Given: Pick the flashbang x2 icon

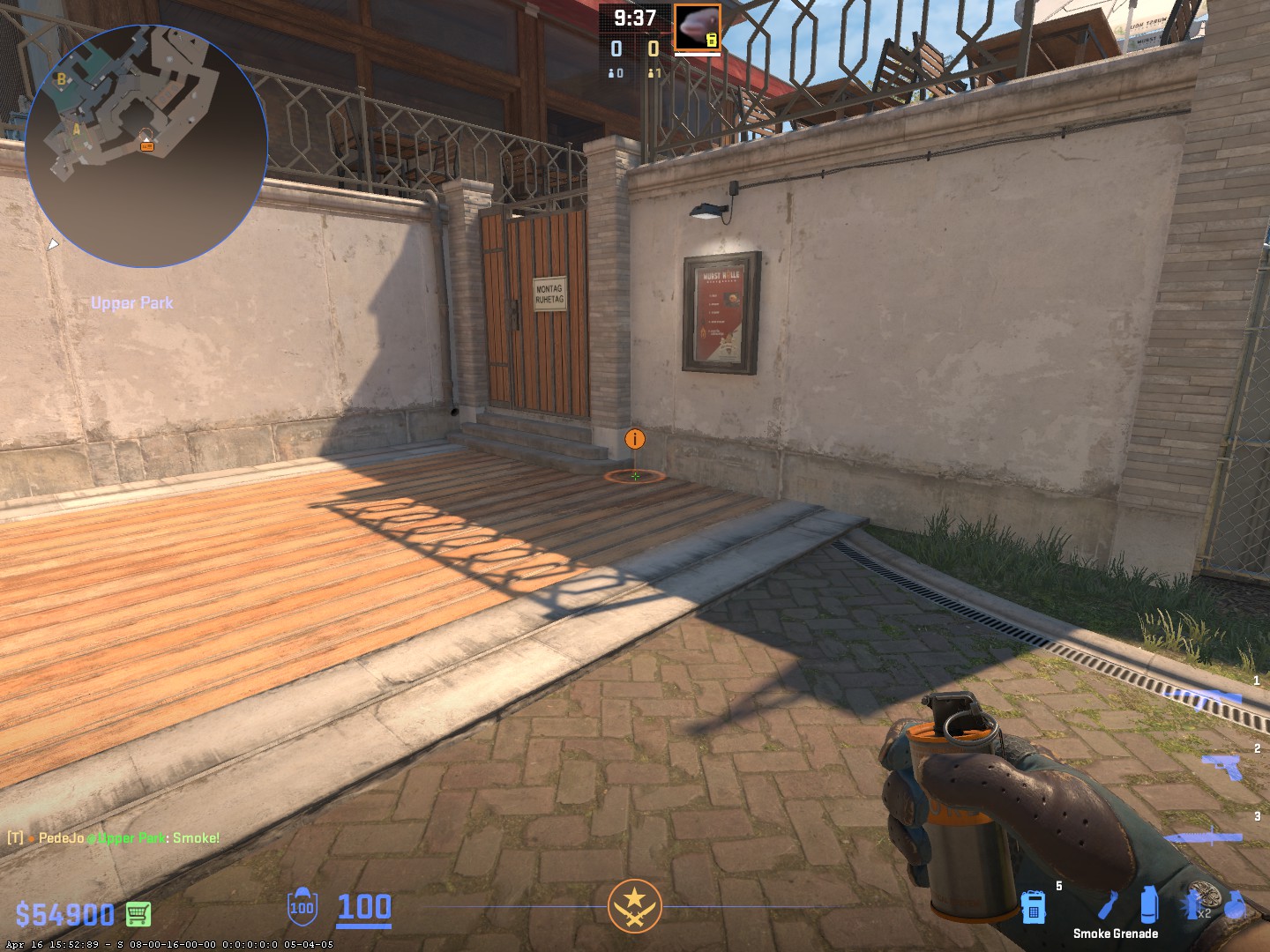Looking at the screenshot, I should click(x=1193, y=905).
